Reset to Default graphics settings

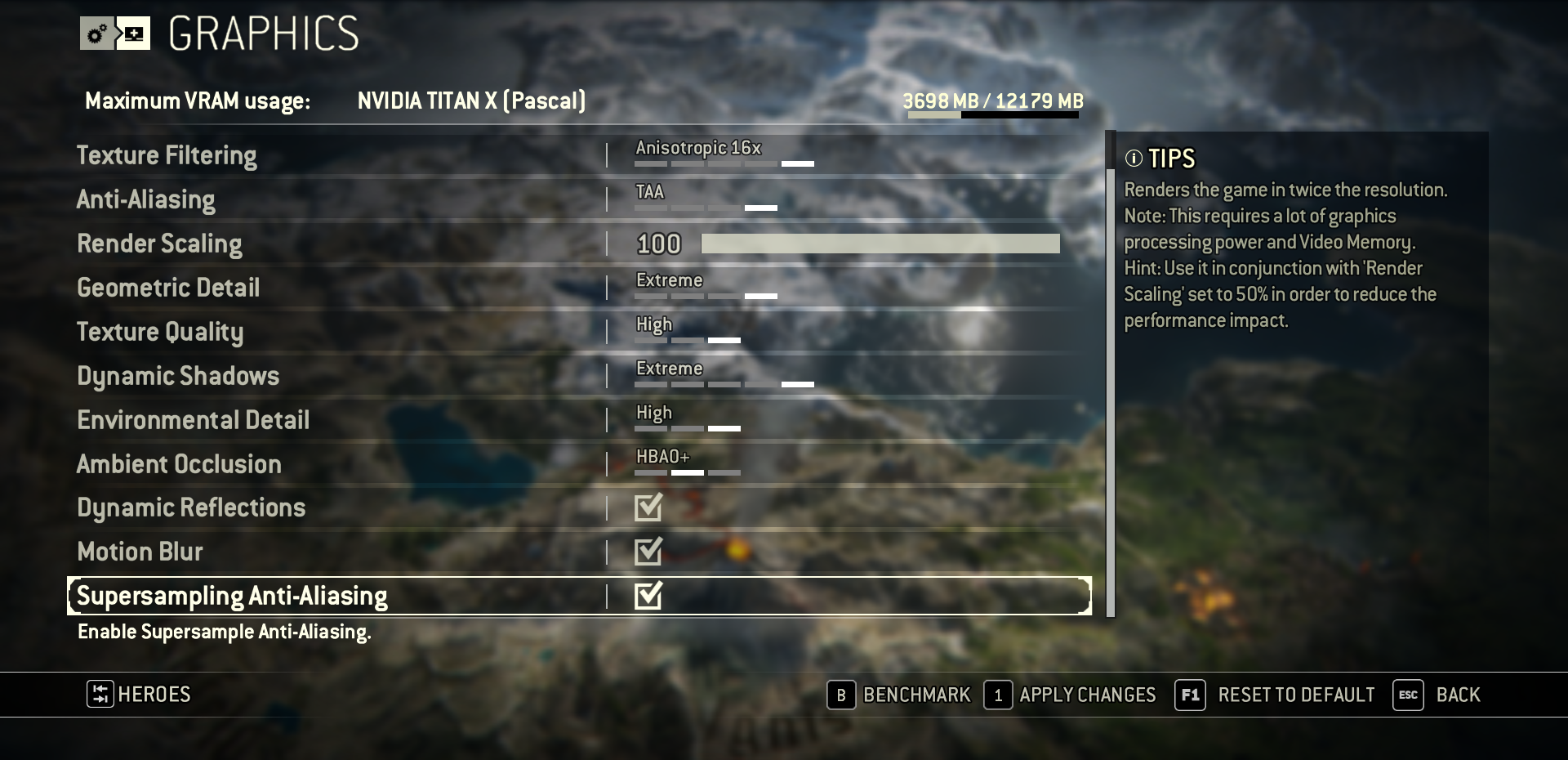pyautogui.click(x=1275, y=695)
